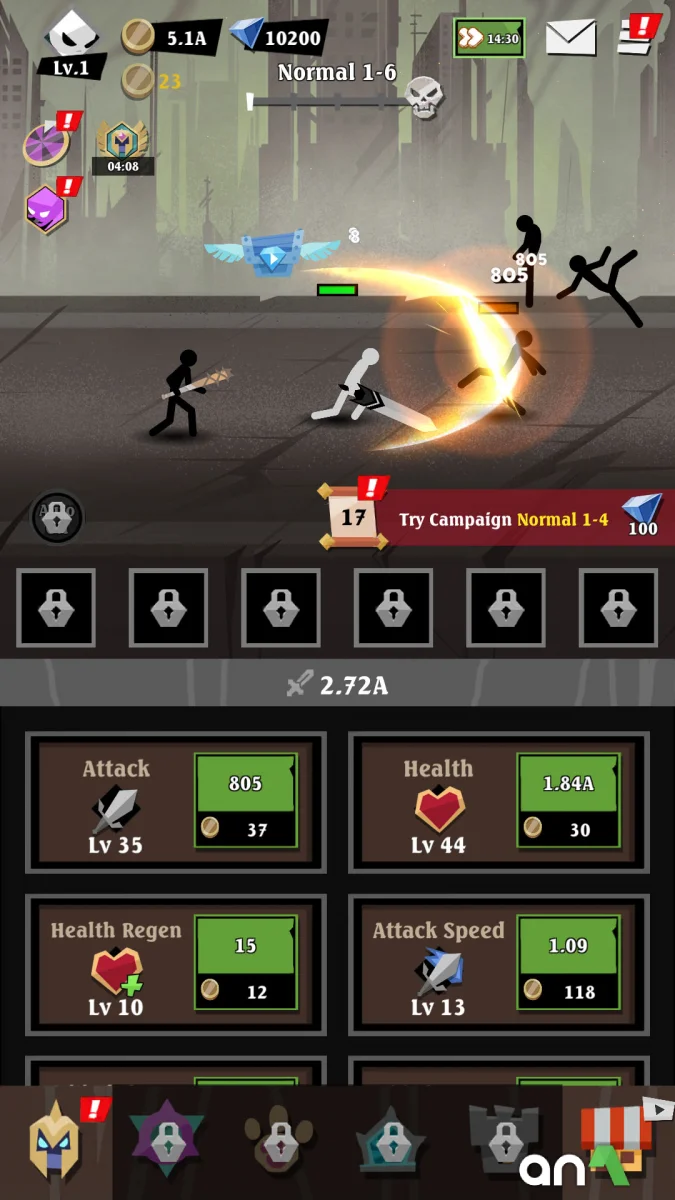Open the player profile avatar
The height and width of the screenshot is (1200, 675).
[71, 42]
